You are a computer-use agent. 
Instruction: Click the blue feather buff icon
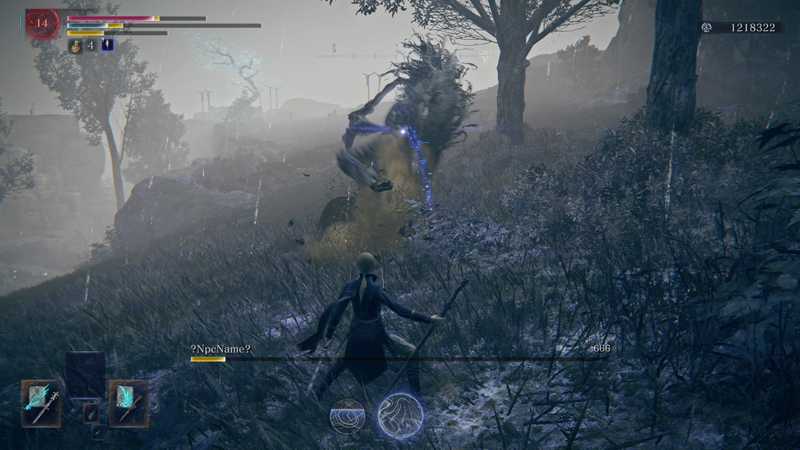(107, 45)
